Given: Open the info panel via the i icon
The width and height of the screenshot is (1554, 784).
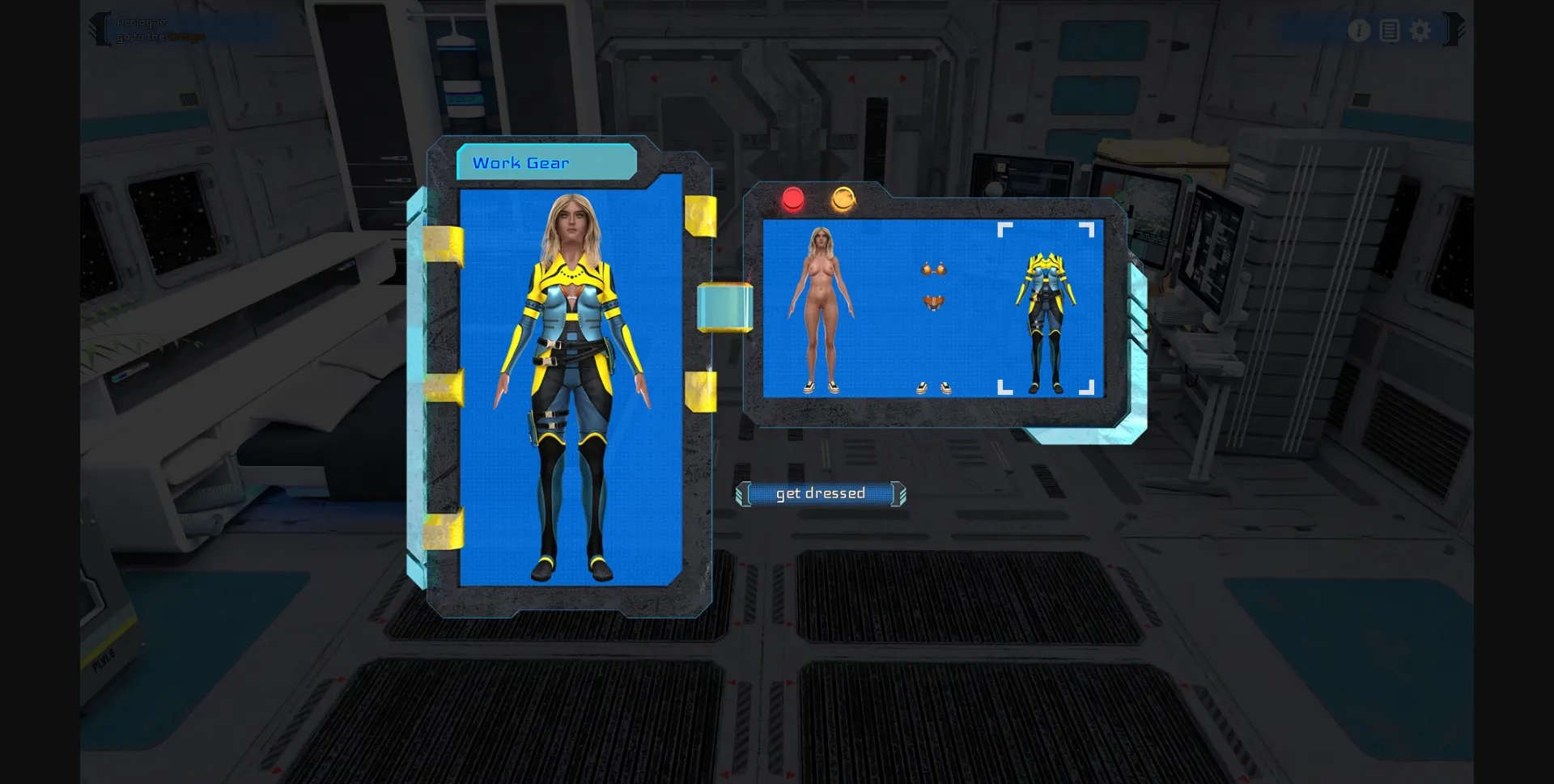Looking at the screenshot, I should coord(1360,31).
